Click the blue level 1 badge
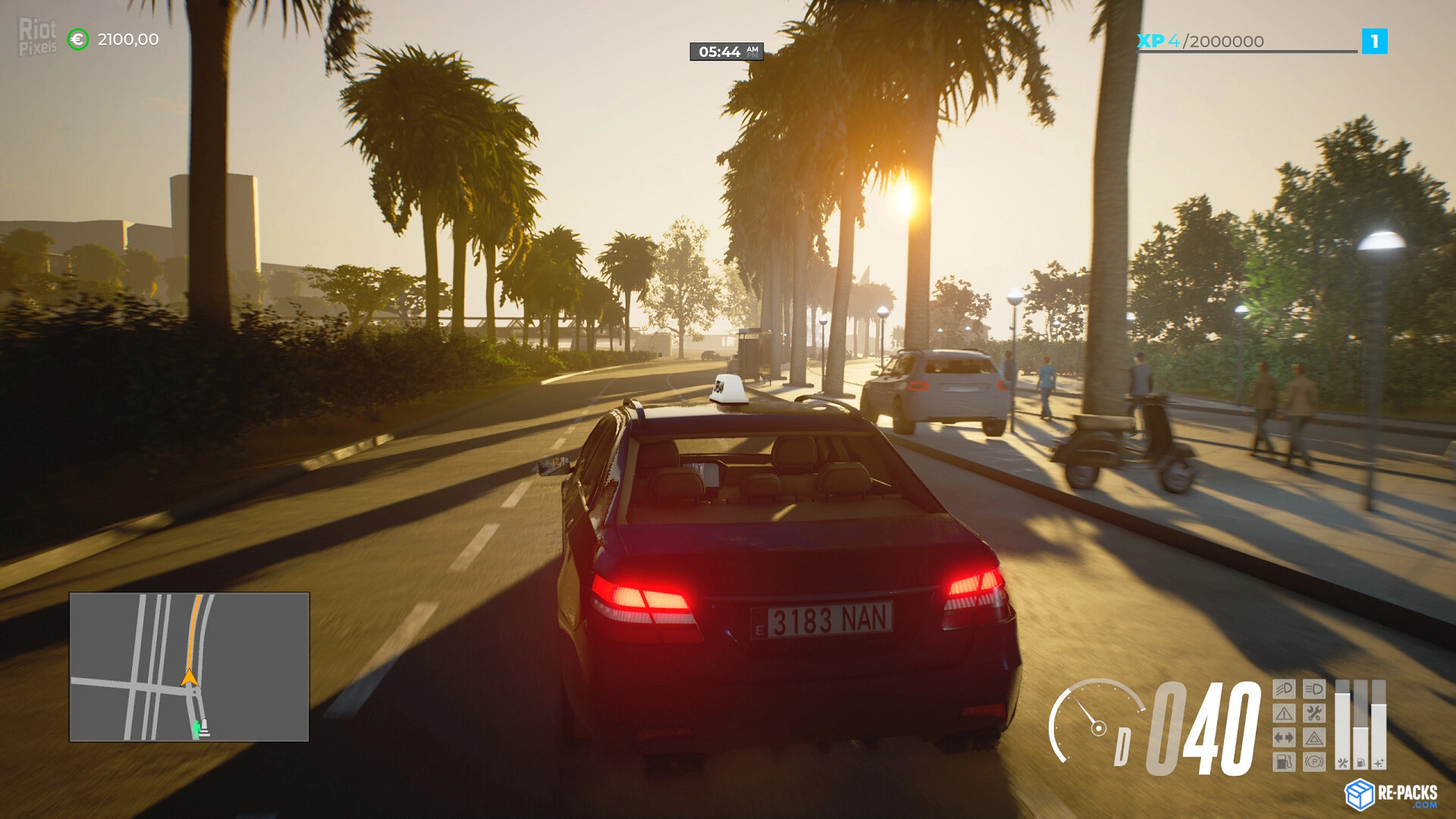 (x=1374, y=41)
